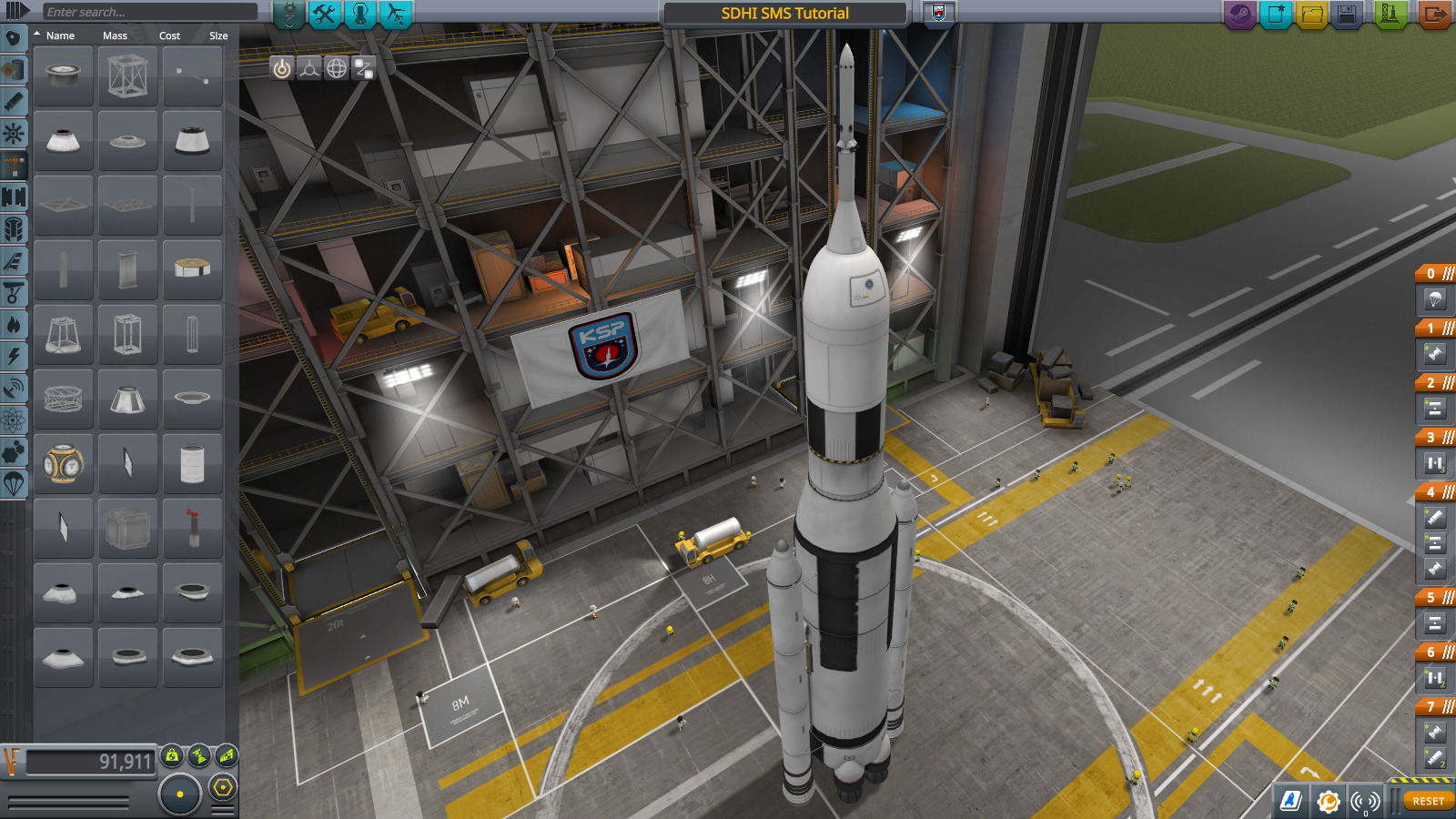This screenshot has height=819, width=1456.
Task: Sort parts by Mass
Action: 115,35
